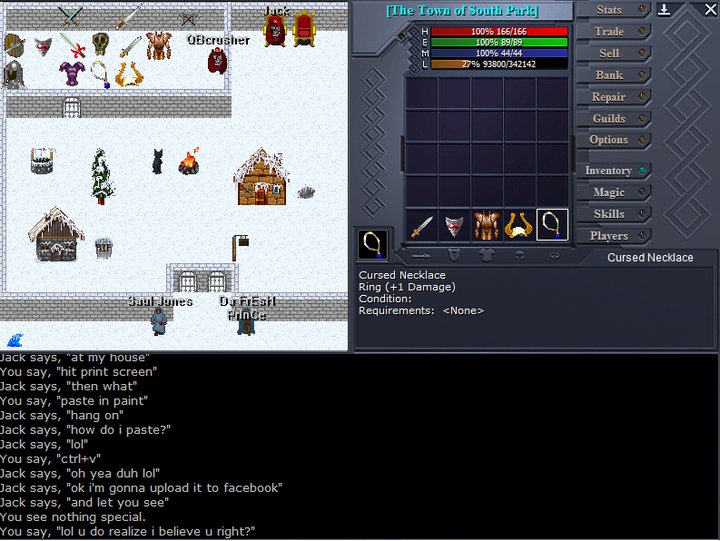The height and width of the screenshot is (541, 720).
Task: Choose the Repair option
Action: click(609, 97)
